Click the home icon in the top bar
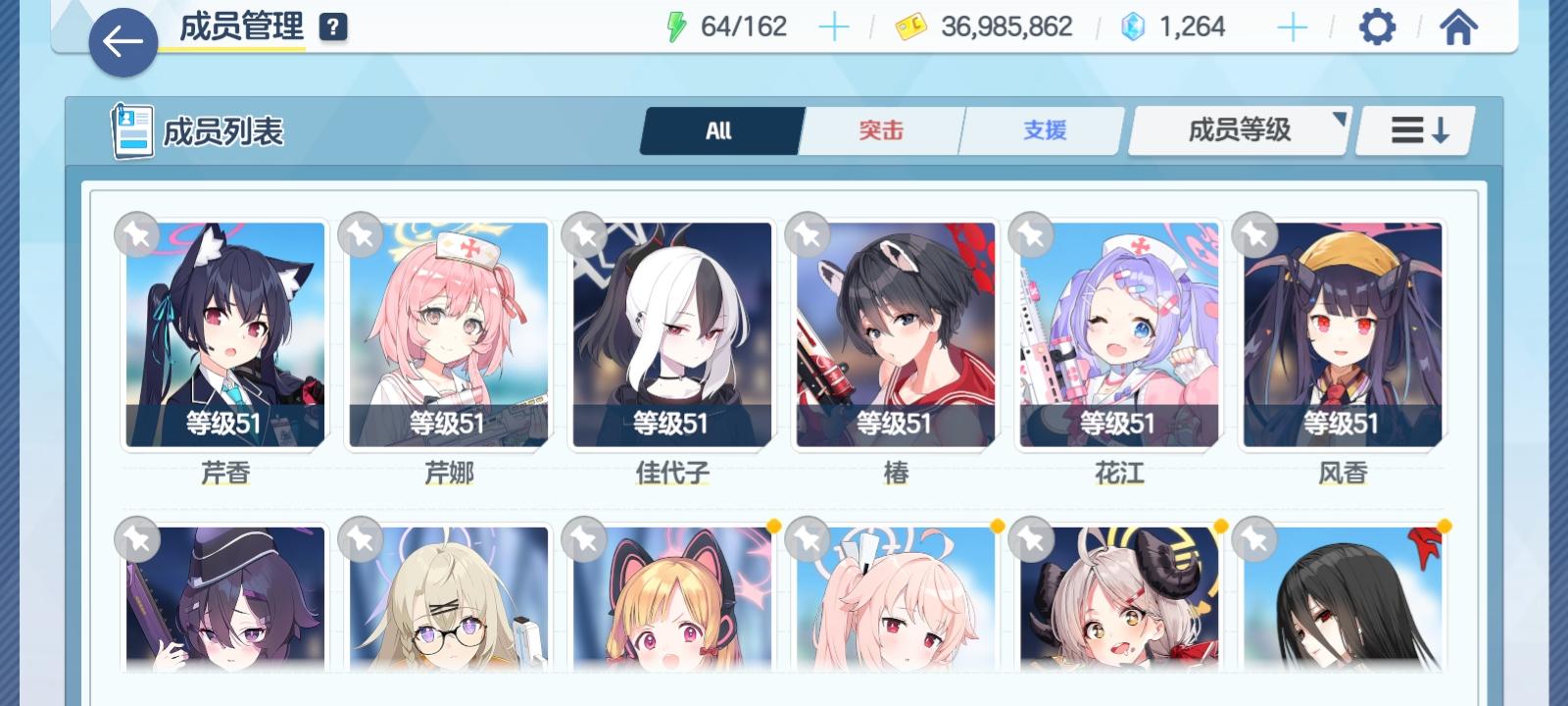The image size is (1568, 706). click(1458, 26)
